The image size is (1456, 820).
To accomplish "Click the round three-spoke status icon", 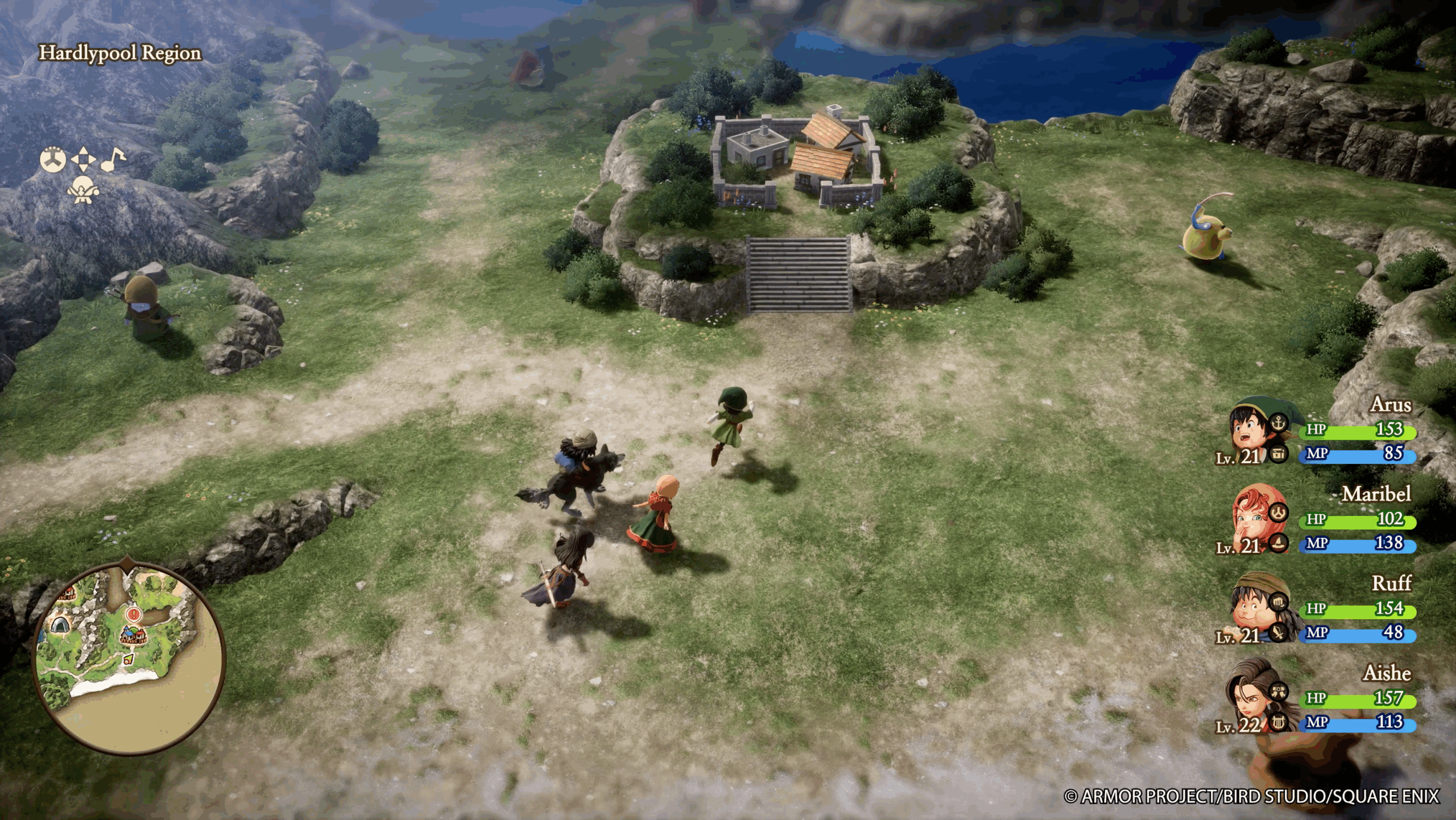I will (x=53, y=159).
